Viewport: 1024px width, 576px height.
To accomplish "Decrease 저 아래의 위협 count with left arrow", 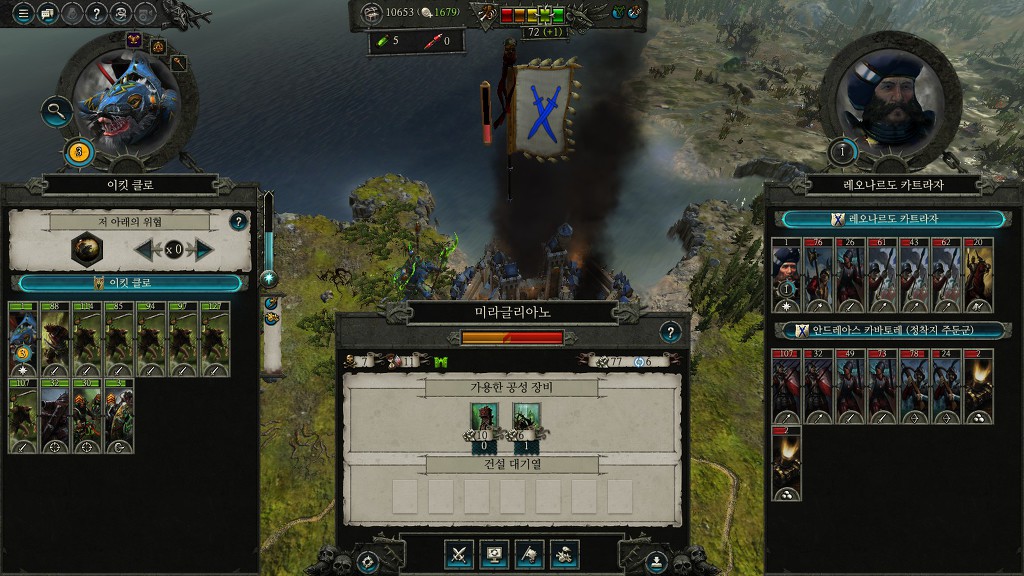I will coord(144,249).
